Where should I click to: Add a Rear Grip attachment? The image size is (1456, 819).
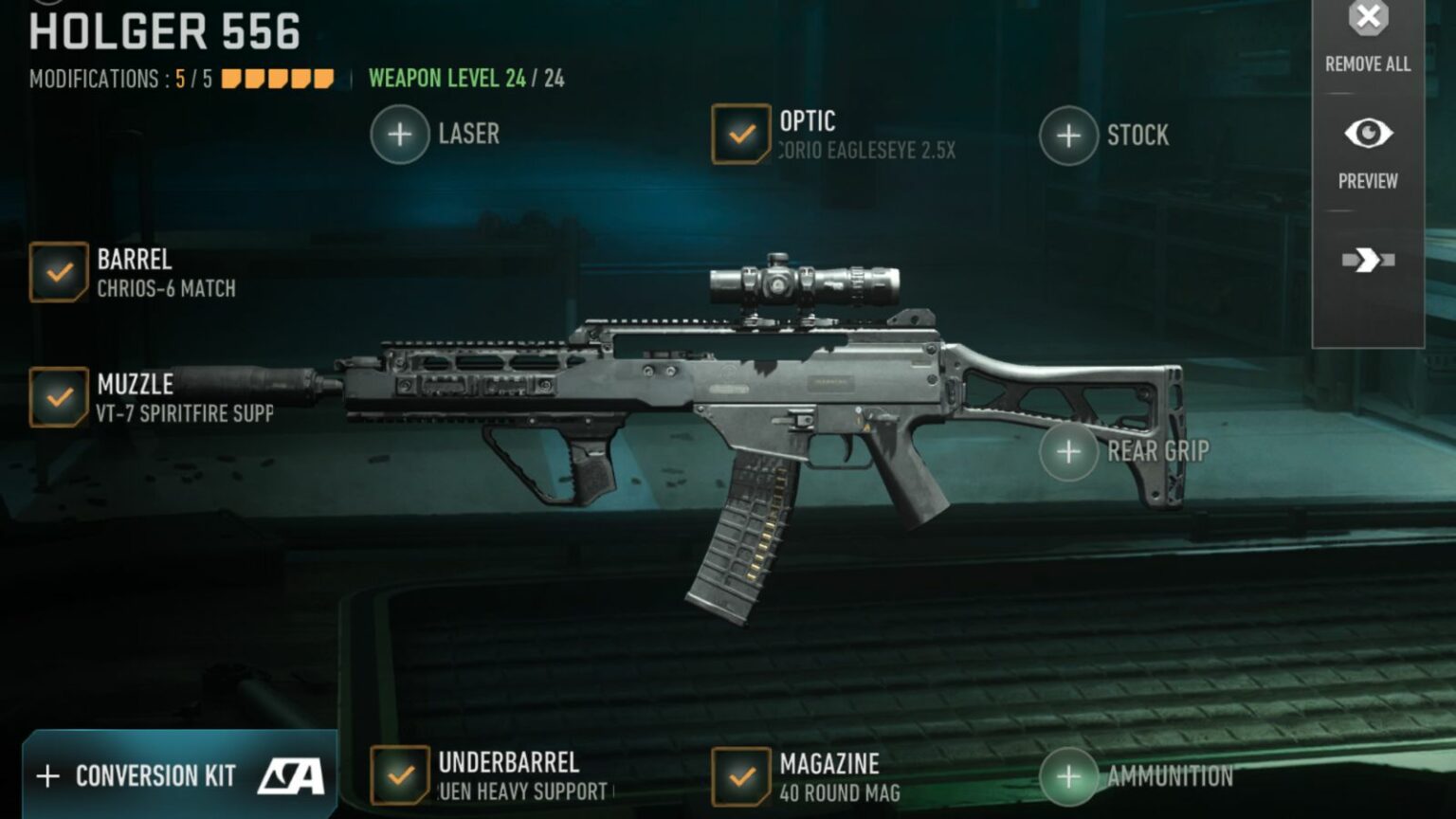pos(1069,451)
